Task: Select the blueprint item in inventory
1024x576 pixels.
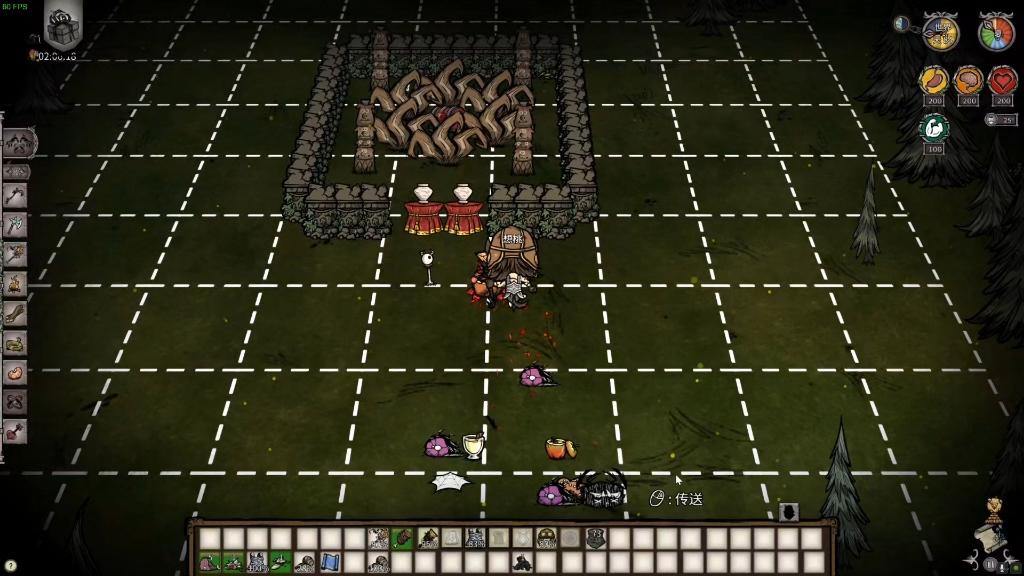Action: coord(329,563)
